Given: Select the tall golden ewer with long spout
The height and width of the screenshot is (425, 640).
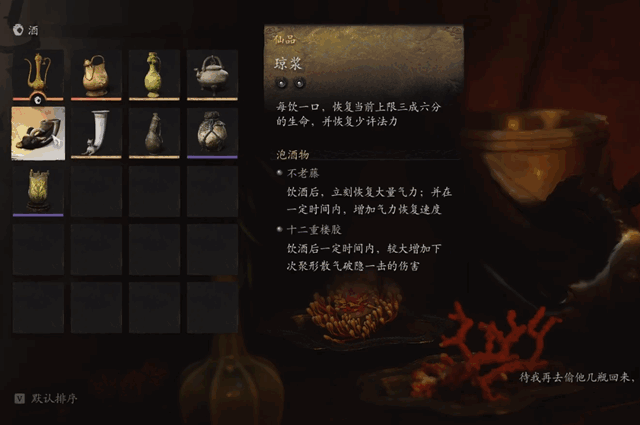Looking at the screenshot, I should click(38, 75).
